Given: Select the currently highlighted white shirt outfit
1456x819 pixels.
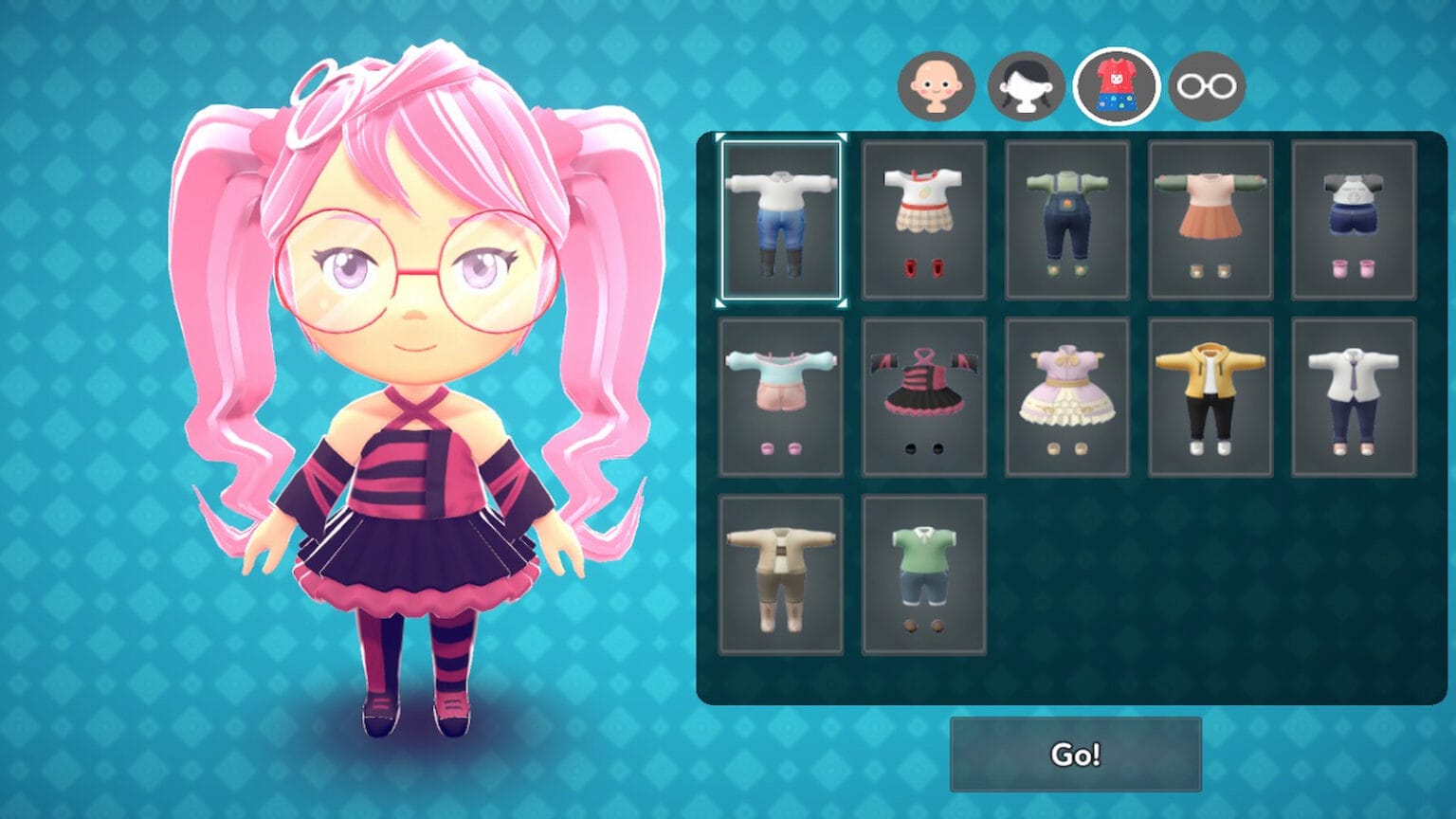Looking at the screenshot, I should click(781, 220).
